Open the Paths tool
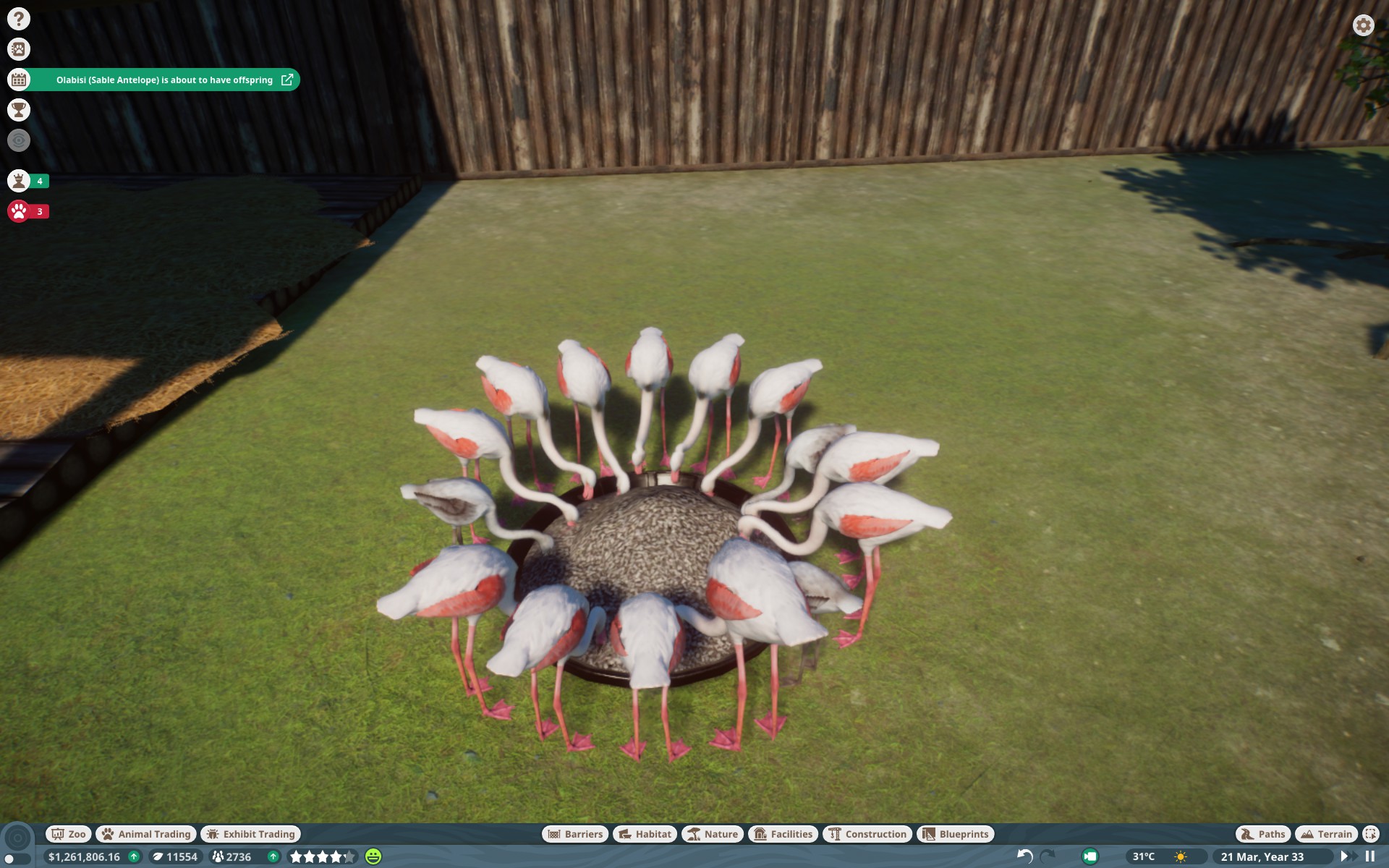This screenshot has width=1389, height=868. point(1262,834)
